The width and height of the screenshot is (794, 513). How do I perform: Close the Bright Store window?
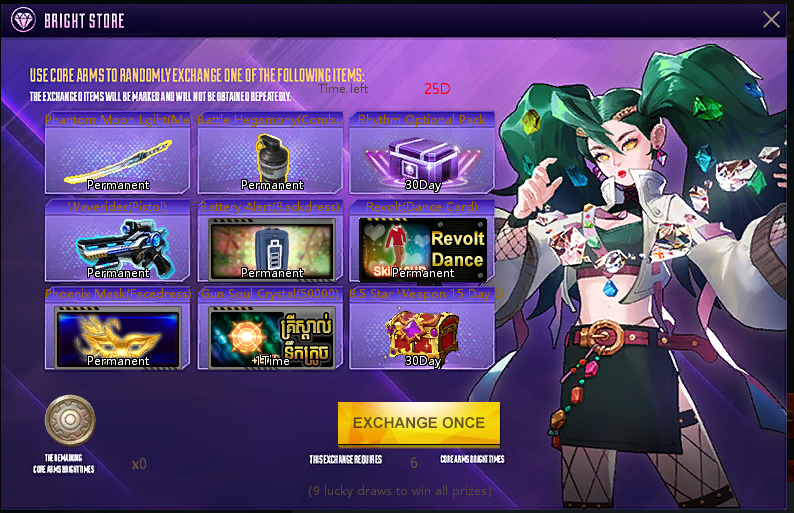point(772,19)
